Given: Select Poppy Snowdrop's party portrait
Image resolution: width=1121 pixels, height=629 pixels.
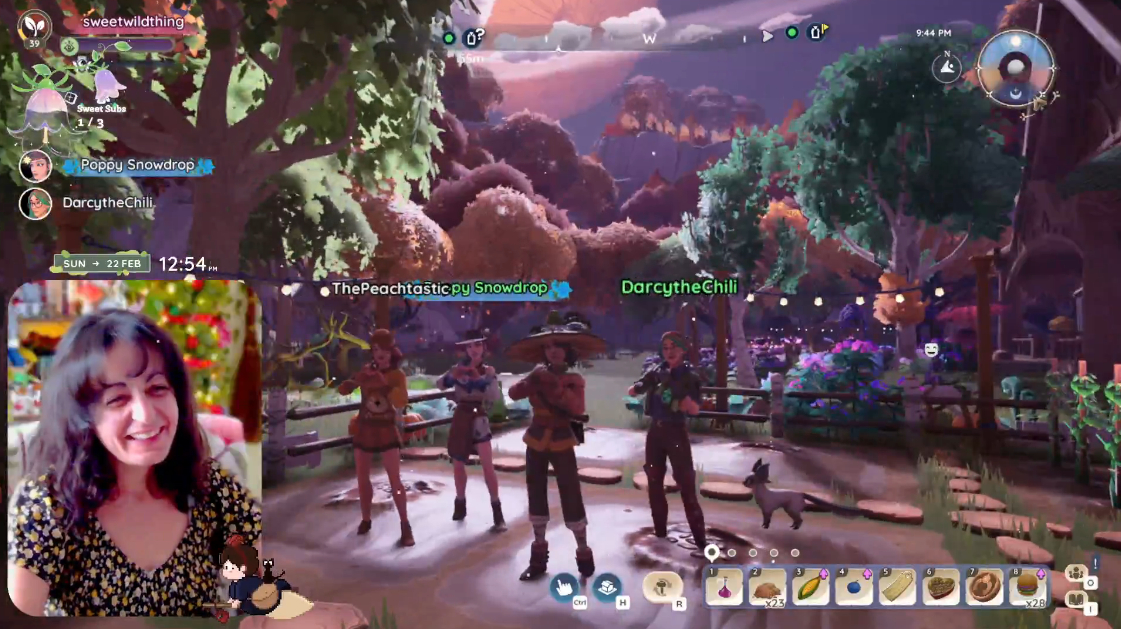Looking at the screenshot, I should click(x=36, y=166).
